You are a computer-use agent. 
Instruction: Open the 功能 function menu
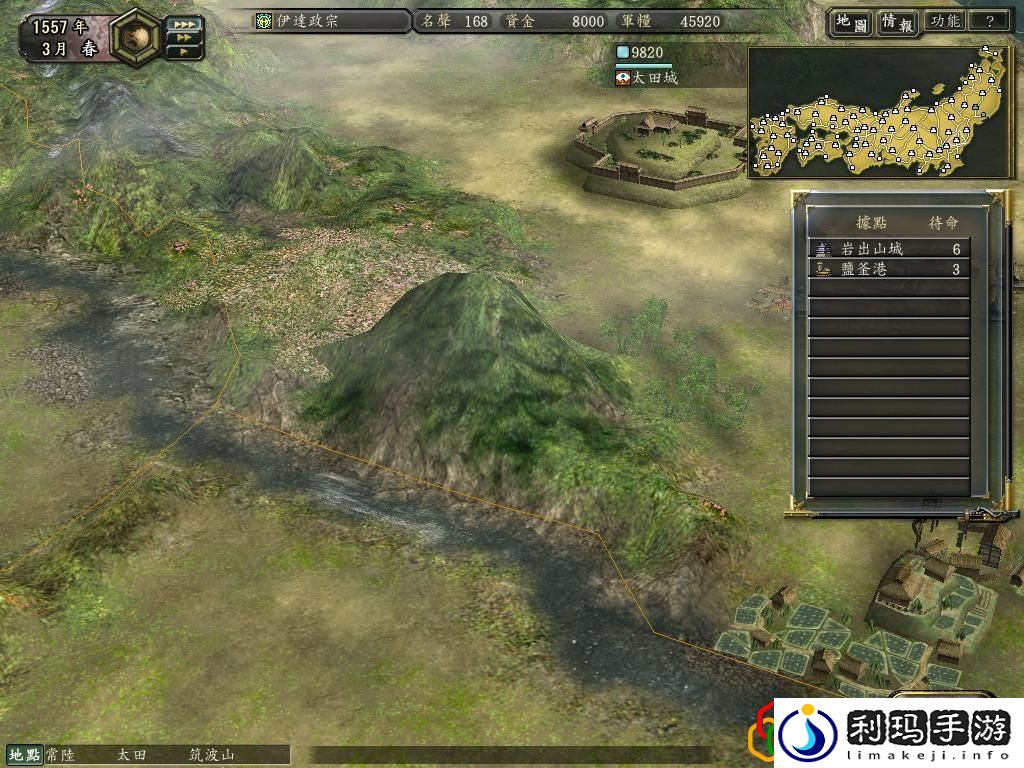[944, 21]
